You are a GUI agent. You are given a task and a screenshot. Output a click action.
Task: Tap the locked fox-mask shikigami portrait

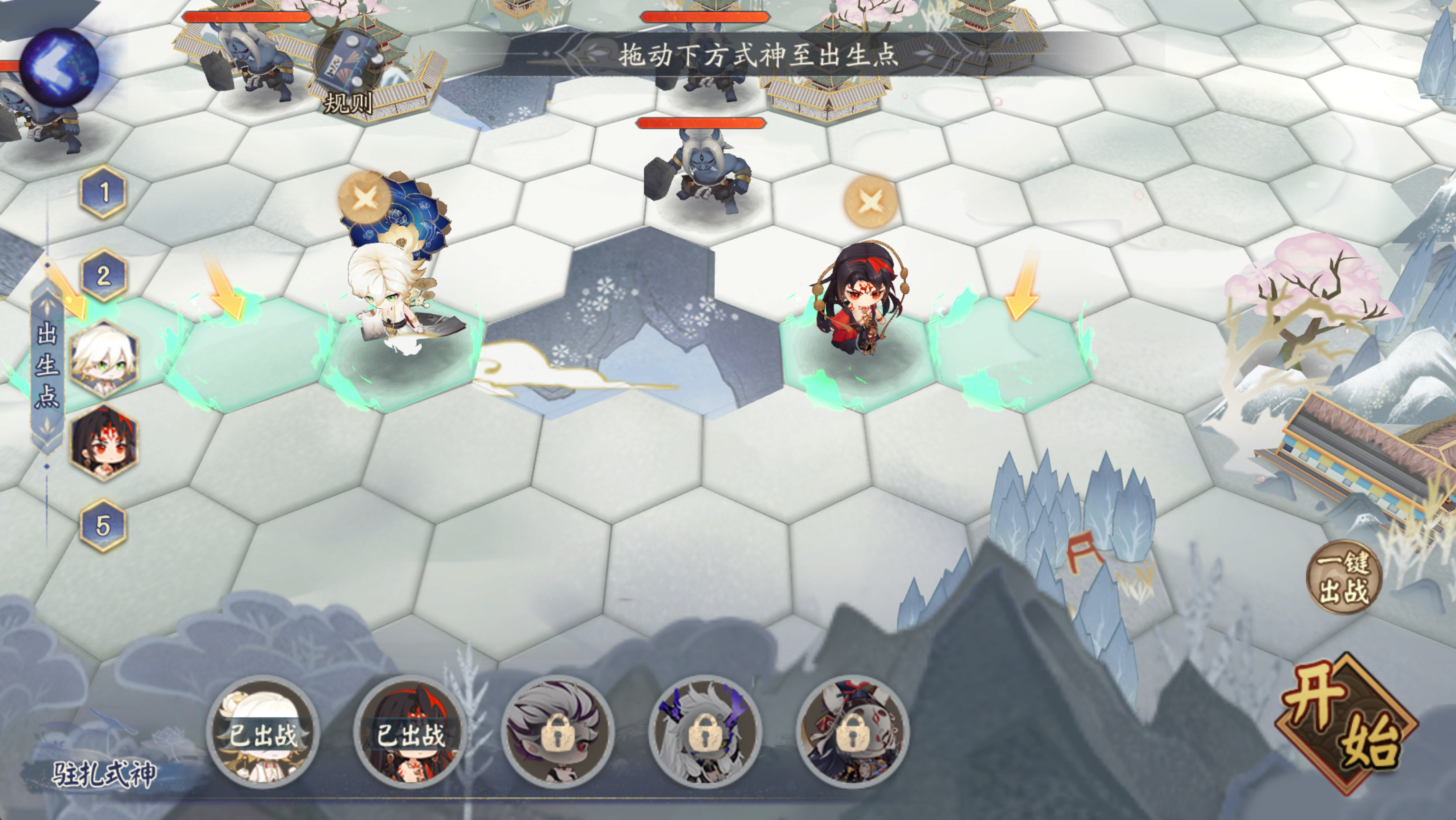(x=853, y=732)
